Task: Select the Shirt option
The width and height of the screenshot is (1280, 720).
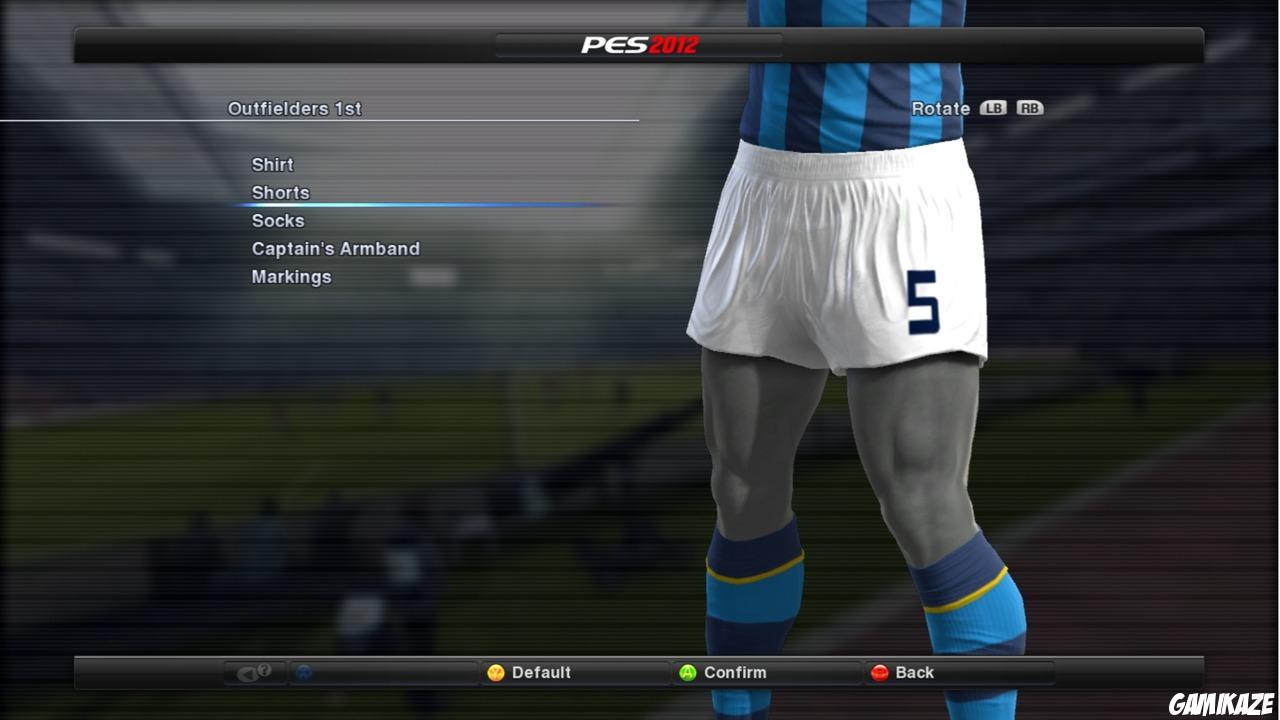Action: click(x=272, y=164)
